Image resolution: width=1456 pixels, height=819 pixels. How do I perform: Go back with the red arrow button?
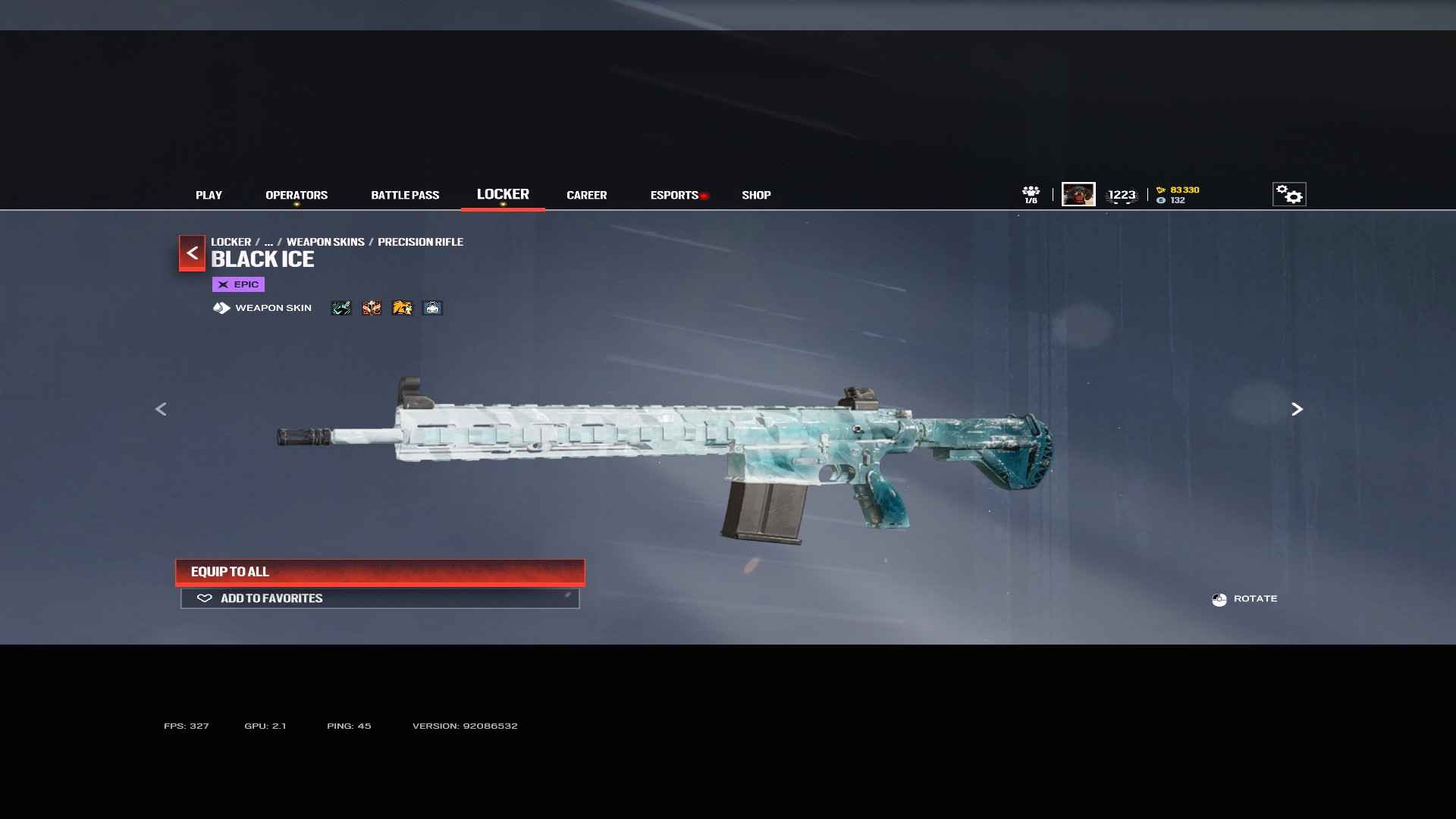click(x=192, y=253)
